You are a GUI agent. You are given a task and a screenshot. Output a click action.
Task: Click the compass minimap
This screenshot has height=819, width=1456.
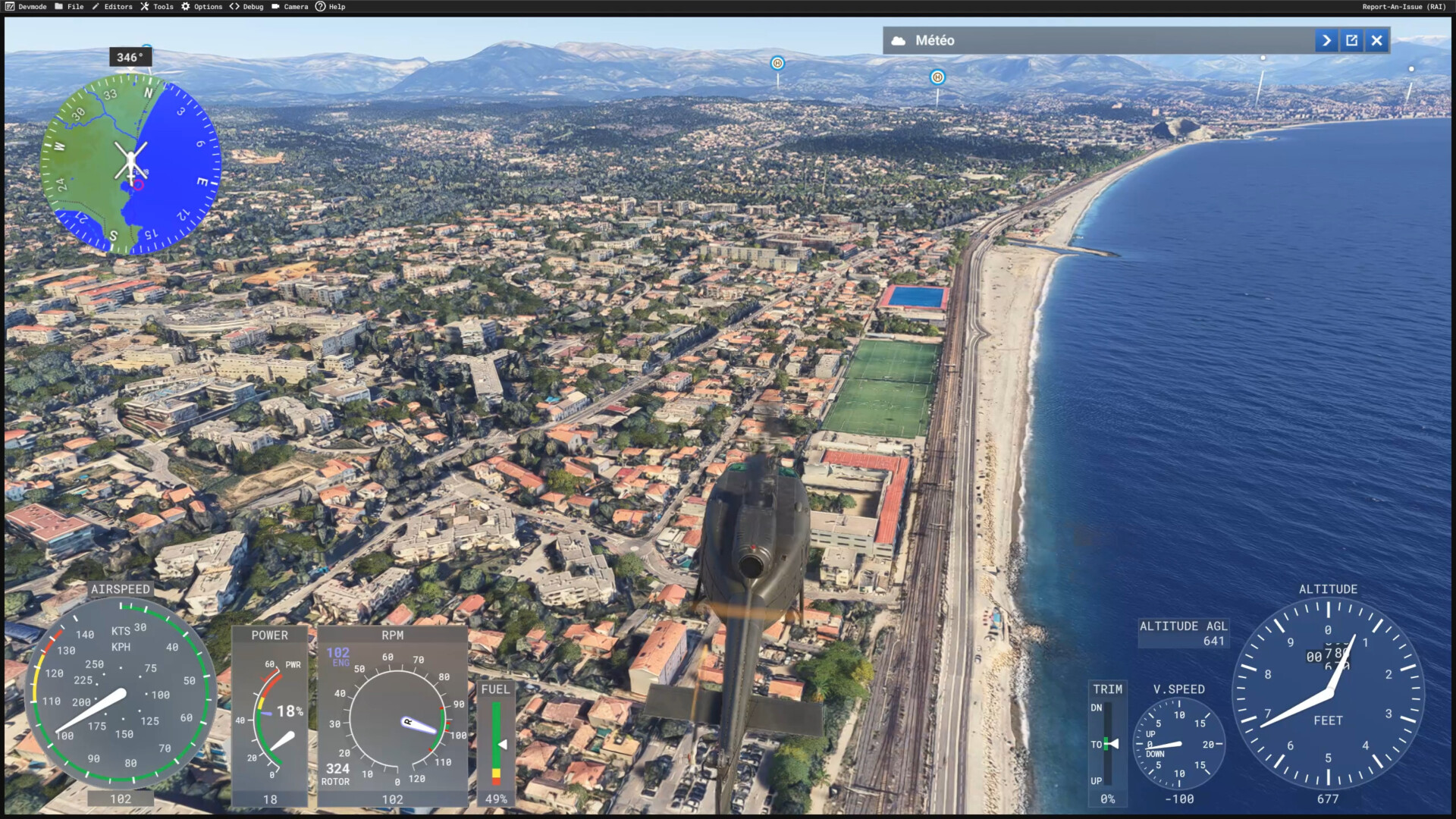point(130,165)
